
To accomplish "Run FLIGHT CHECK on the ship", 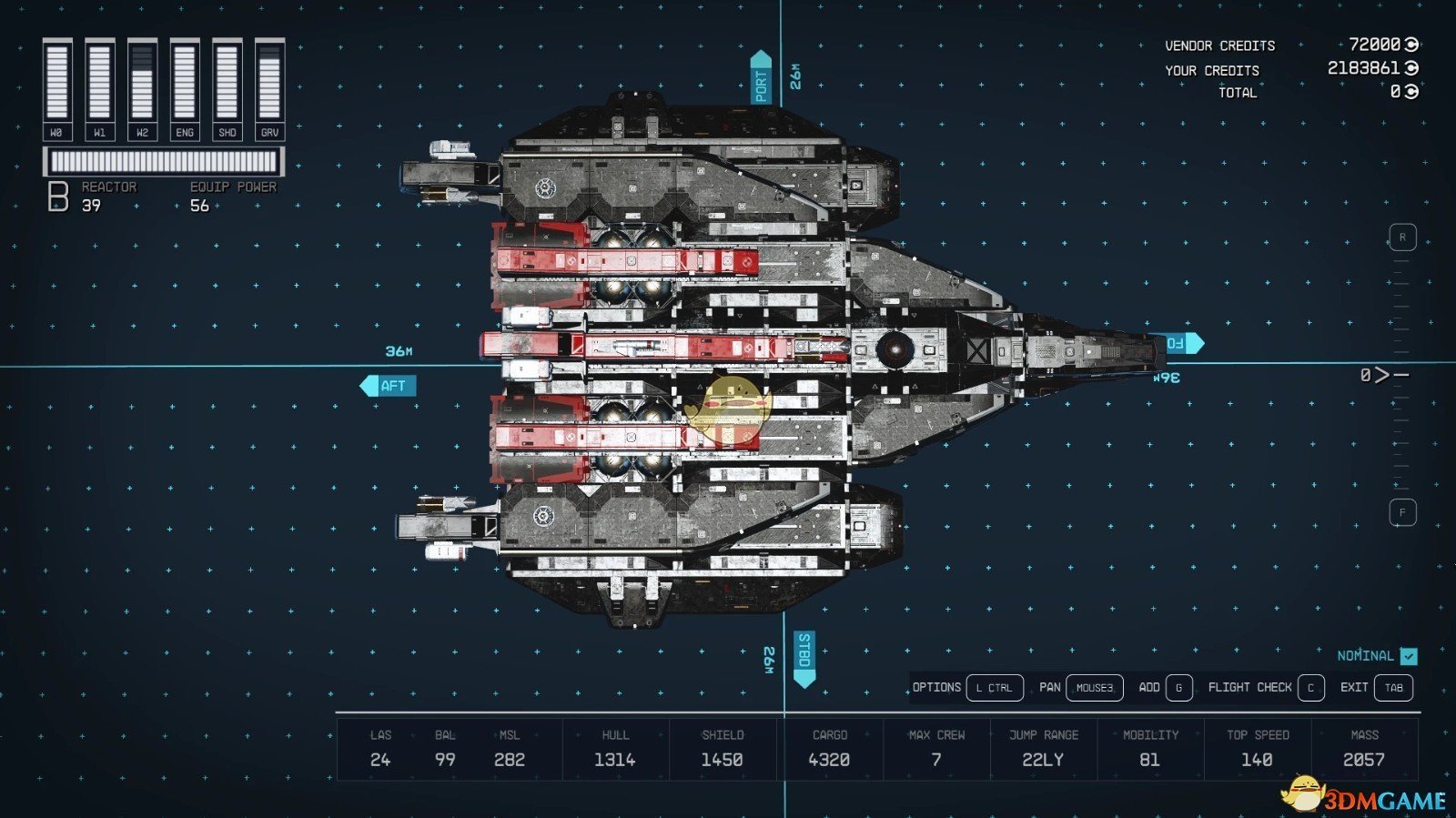I will coord(1251,688).
